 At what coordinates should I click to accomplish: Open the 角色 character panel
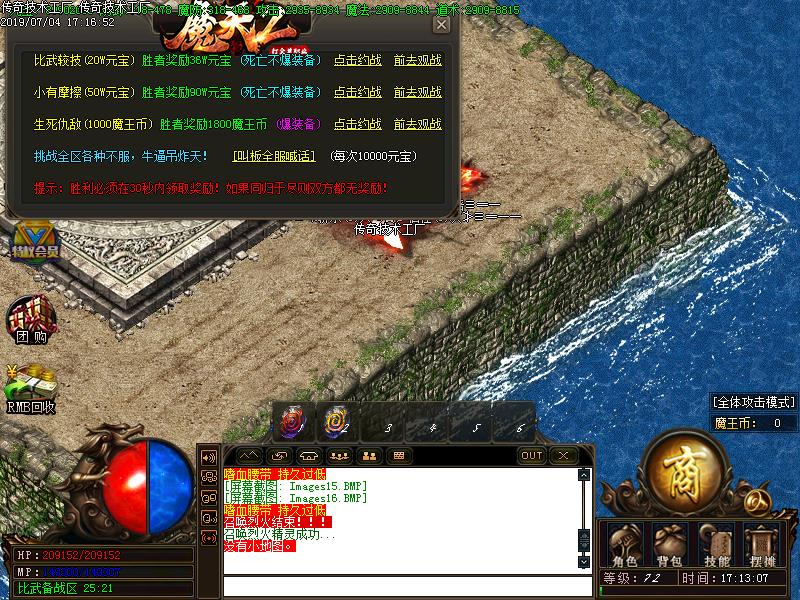click(x=624, y=545)
